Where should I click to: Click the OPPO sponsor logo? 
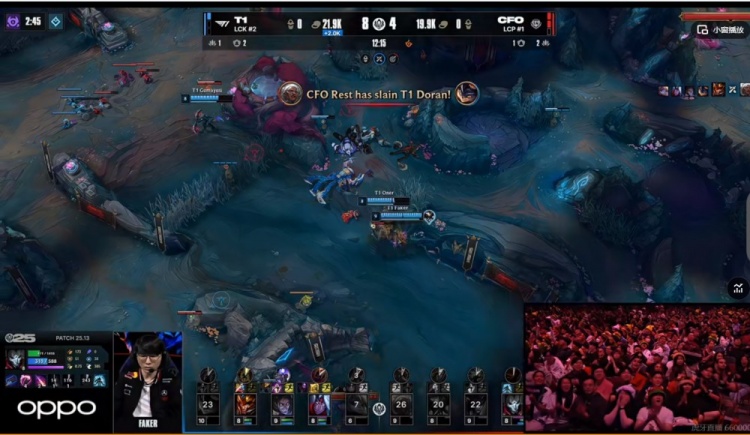[x=57, y=408]
